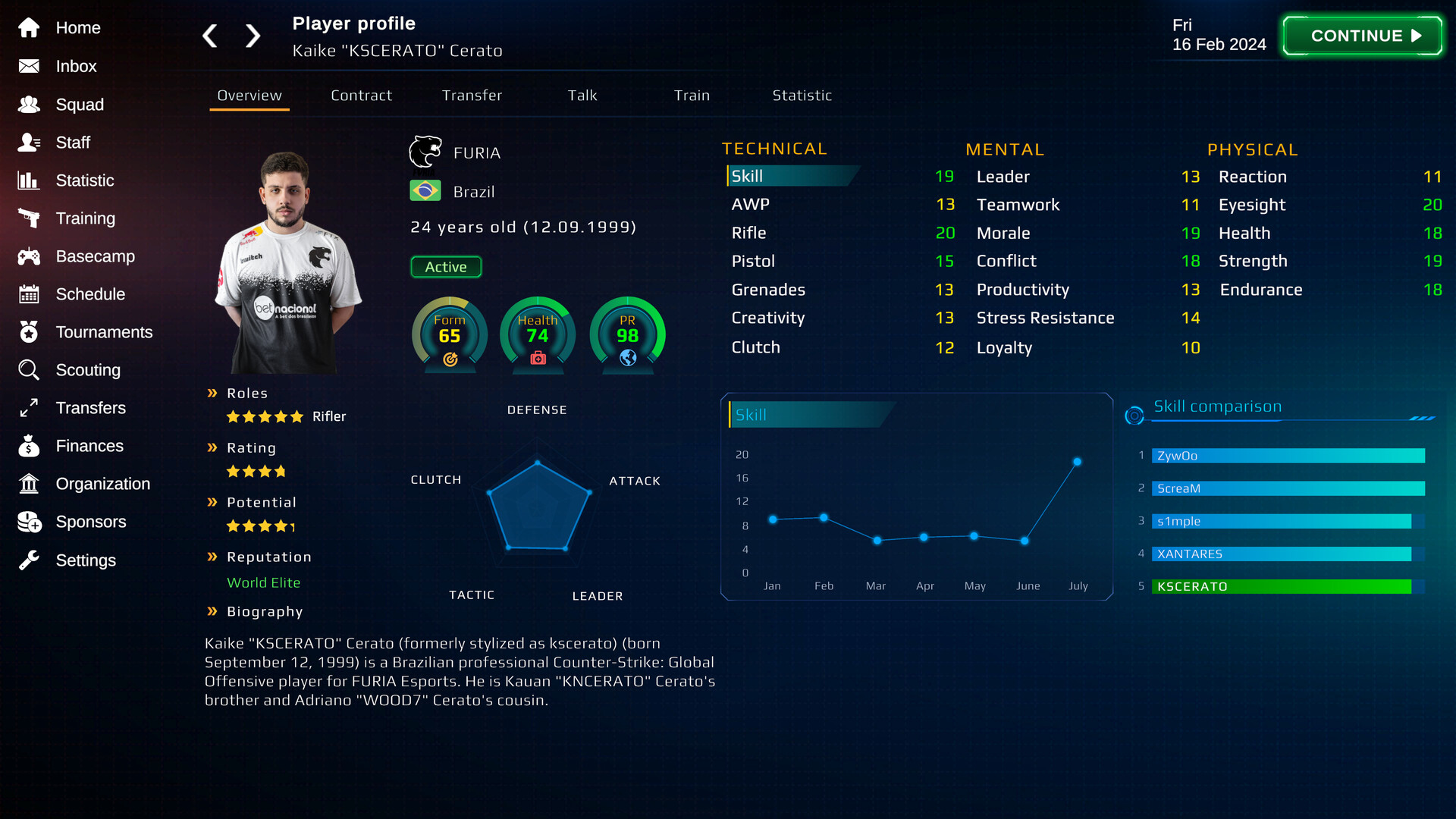Switch to the Contract tab
Image resolution: width=1456 pixels, height=819 pixels.
click(361, 96)
